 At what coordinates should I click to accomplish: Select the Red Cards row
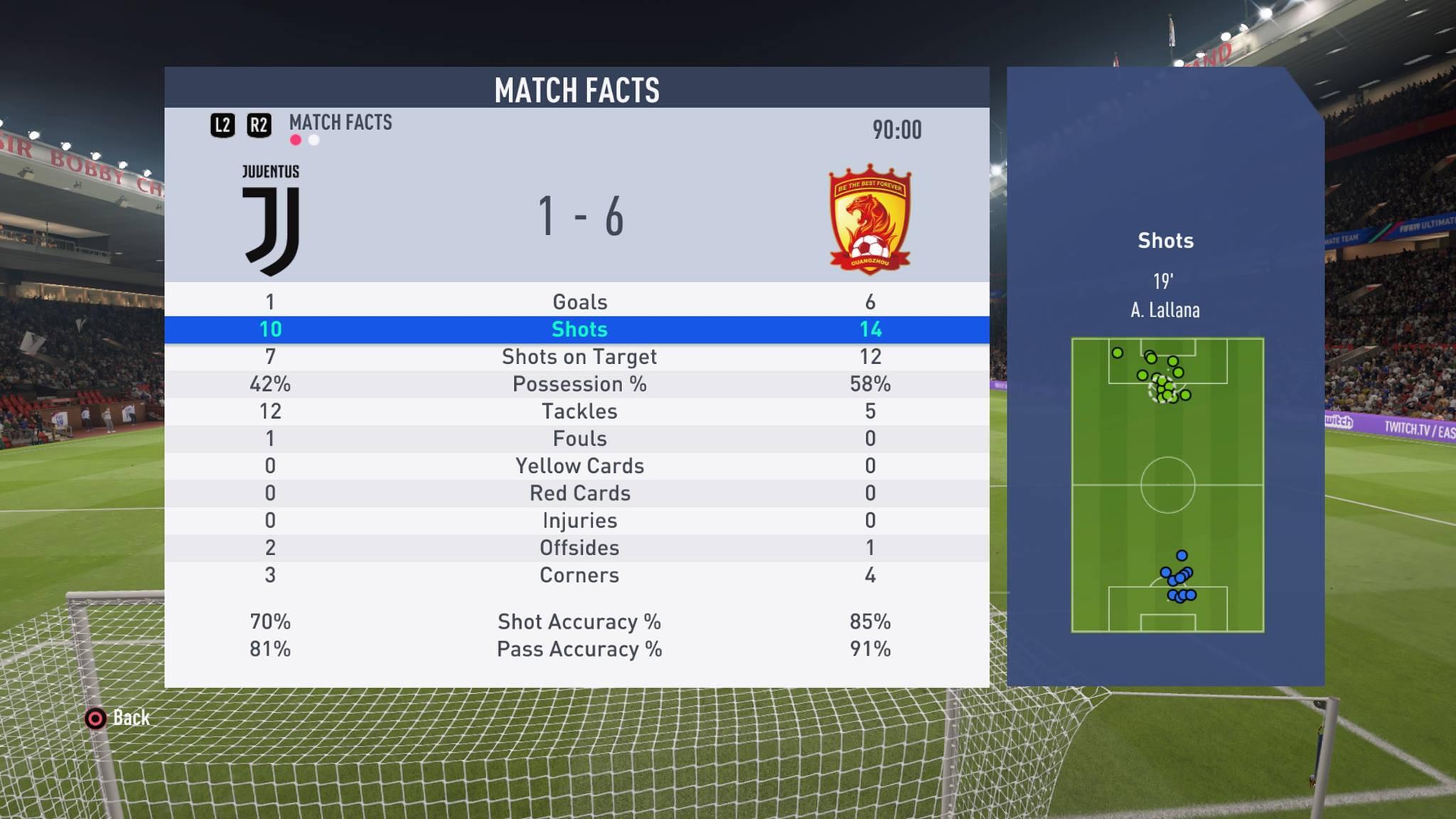pyautogui.click(x=579, y=493)
